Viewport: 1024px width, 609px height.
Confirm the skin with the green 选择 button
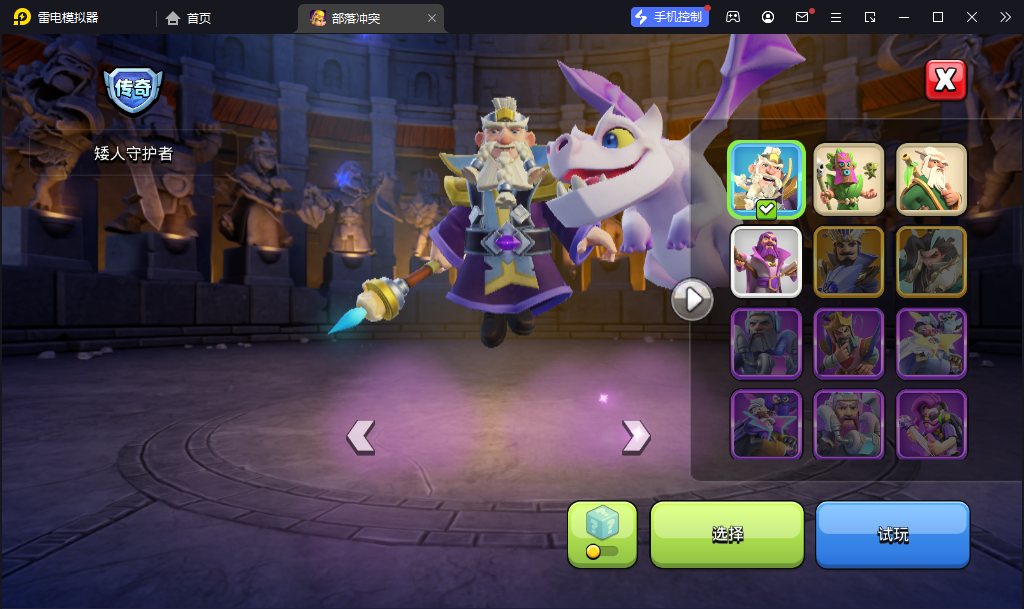tap(727, 535)
